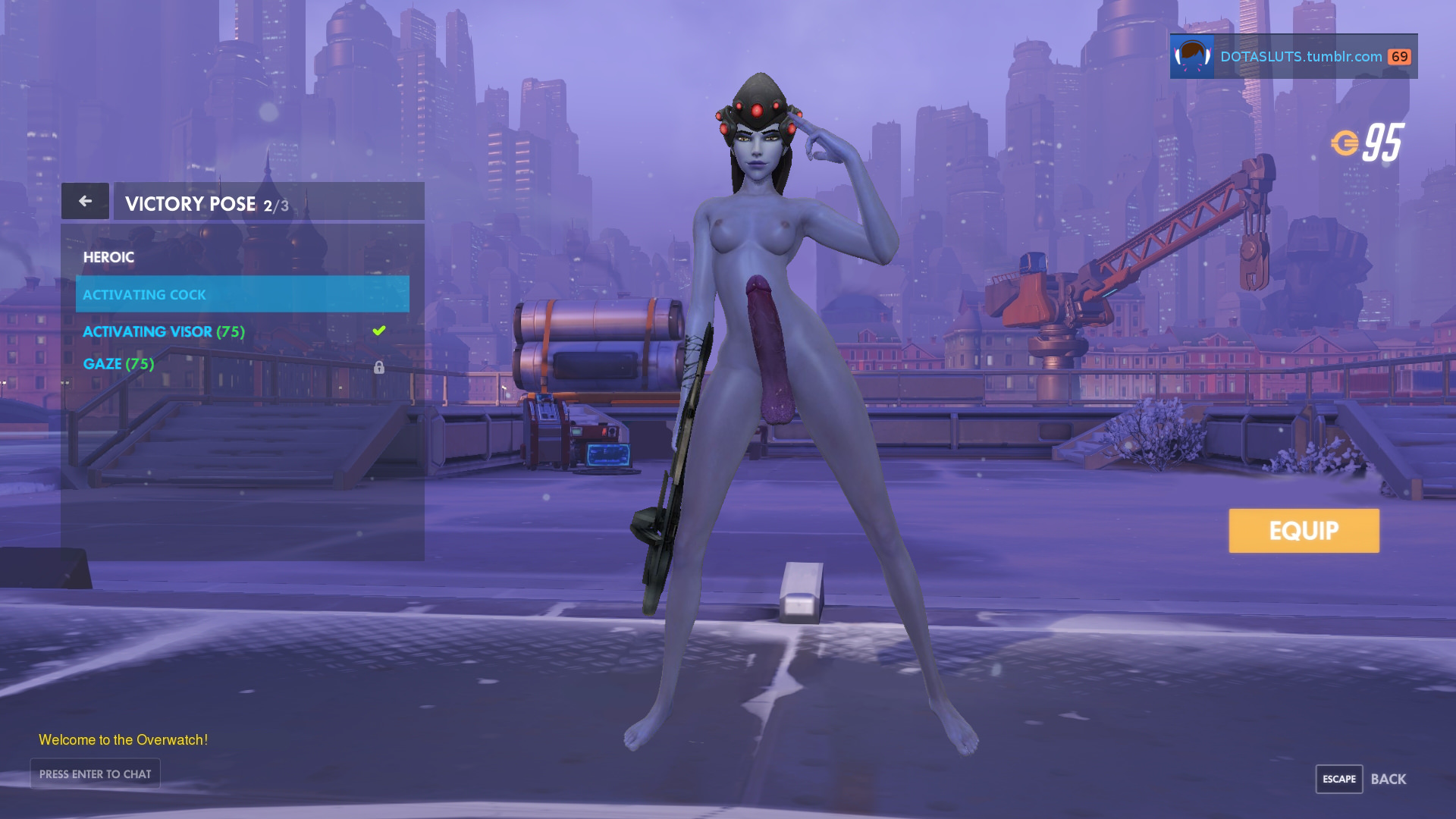Click the back arrow beside Victory Pose
The image size is (1456, 819).
85,201
